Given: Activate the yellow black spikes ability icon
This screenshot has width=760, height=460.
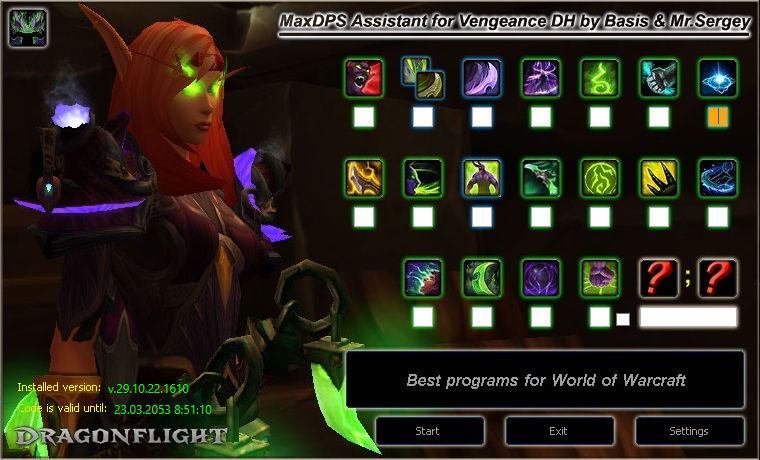Looking at the screenshot, I should [658, 177].
